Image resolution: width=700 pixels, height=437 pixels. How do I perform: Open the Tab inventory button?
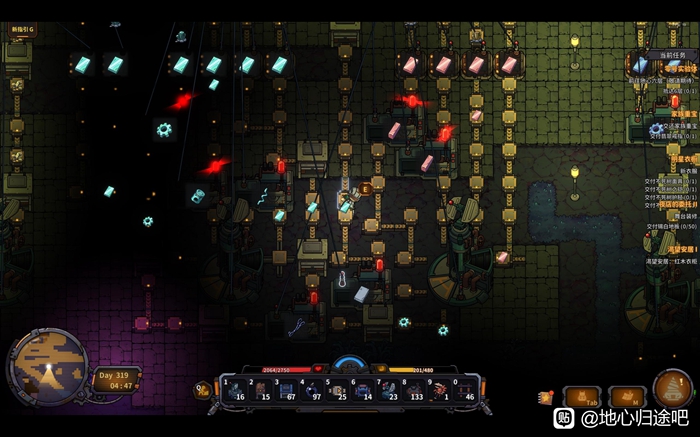[581, 398]
